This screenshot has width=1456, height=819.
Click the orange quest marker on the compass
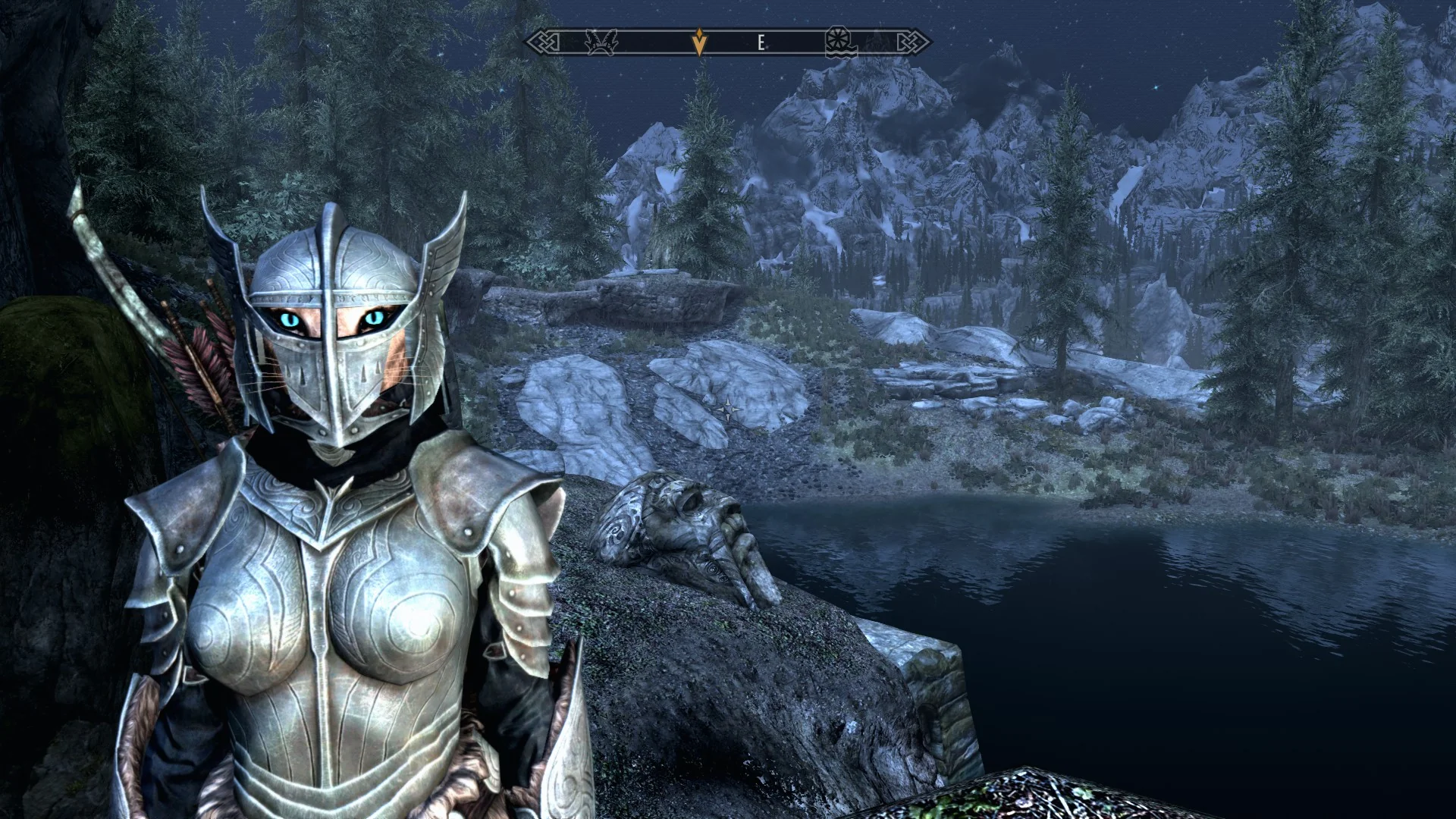coord(699,42)
